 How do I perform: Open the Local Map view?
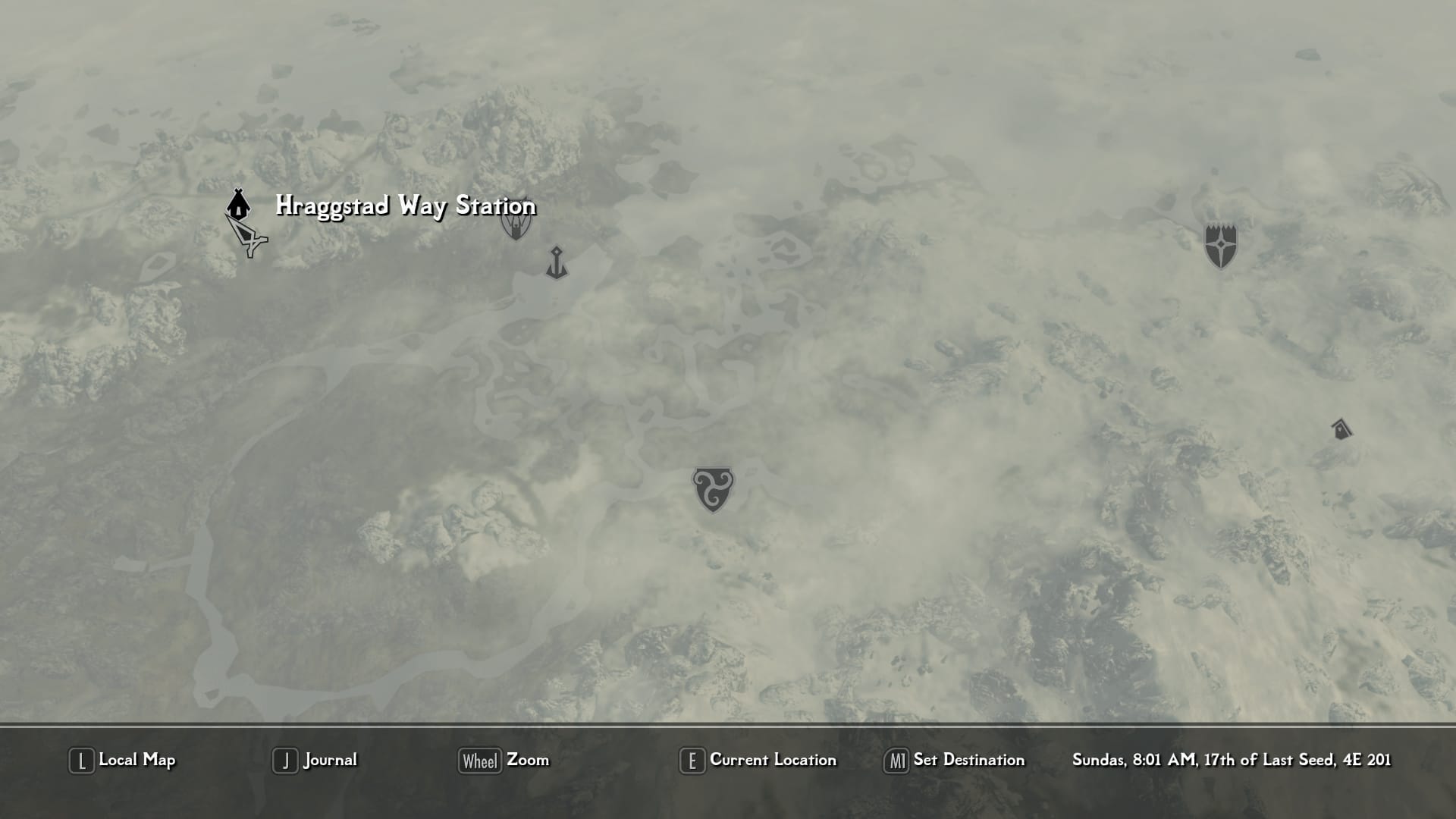pos(123,761)
